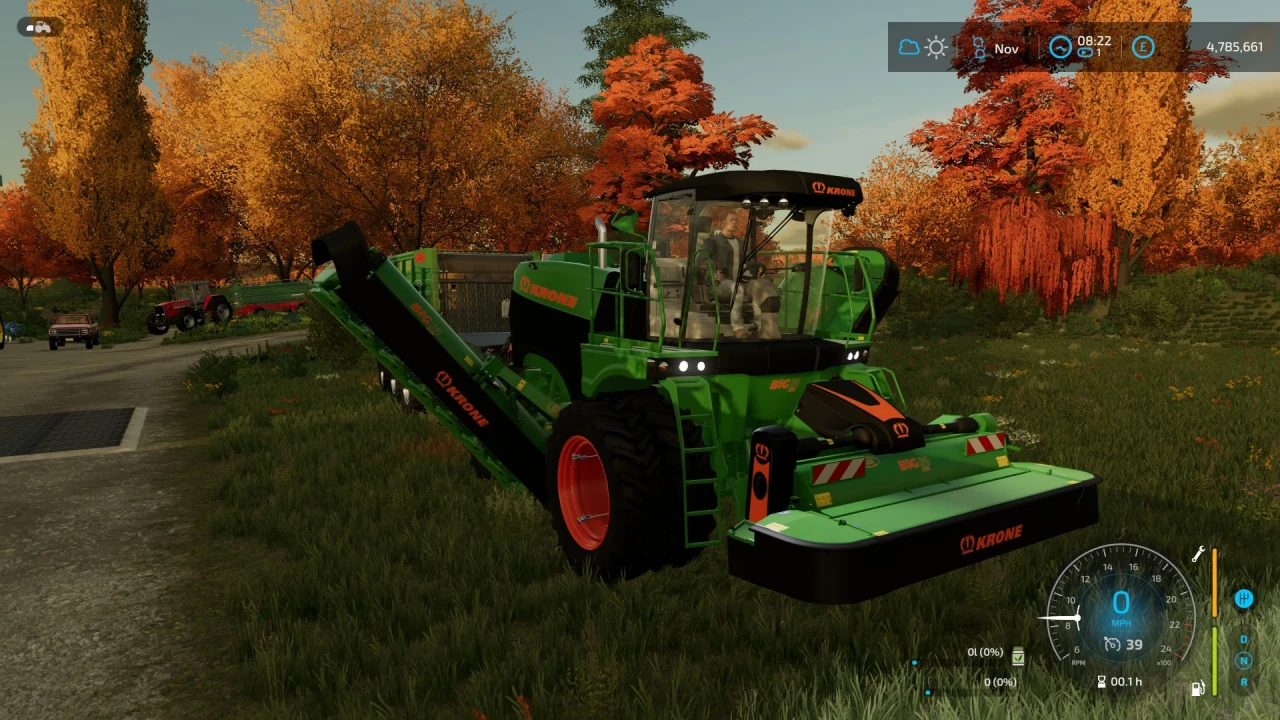Click the hourglass operating hours icon
Viewport: 1280px width, 720px height.
pos(1101,682)
